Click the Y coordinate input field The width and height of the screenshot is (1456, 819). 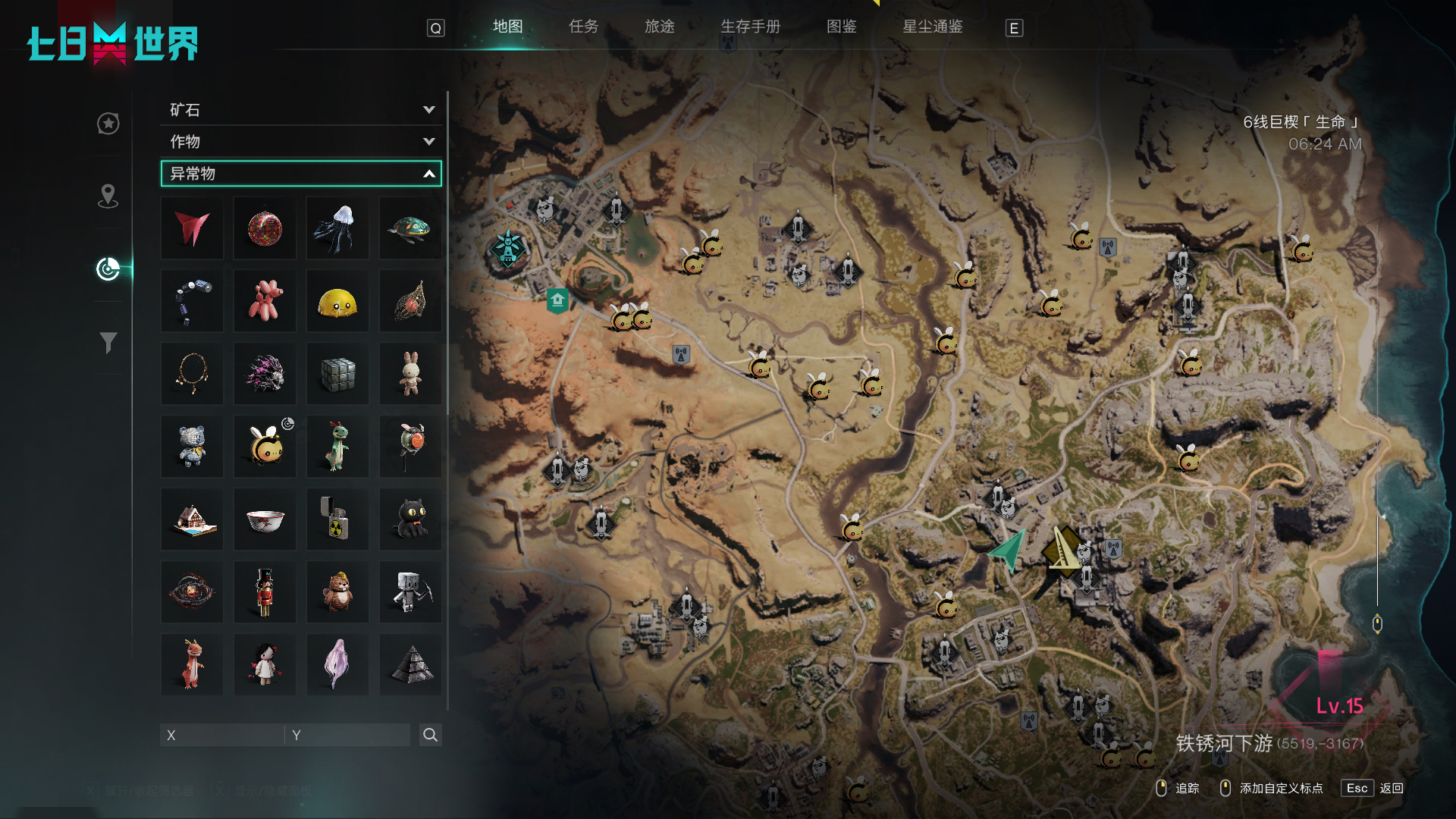pyautogui.click(x=349, y=735)
